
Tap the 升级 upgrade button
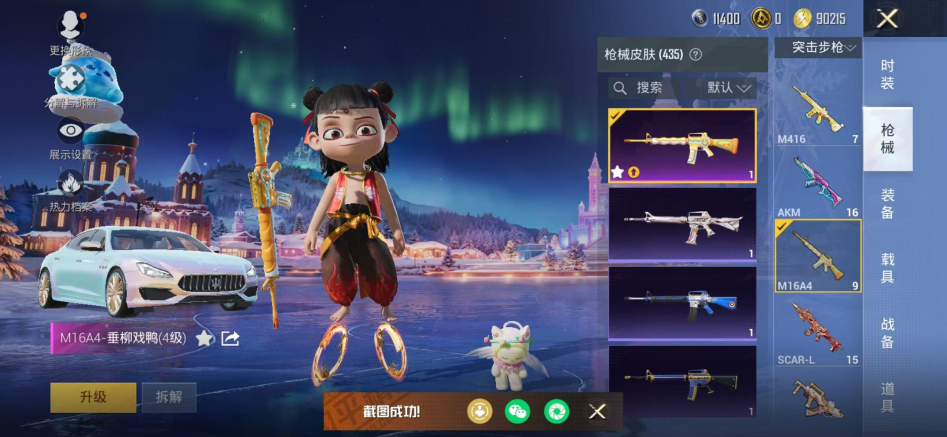click(93, 397)
